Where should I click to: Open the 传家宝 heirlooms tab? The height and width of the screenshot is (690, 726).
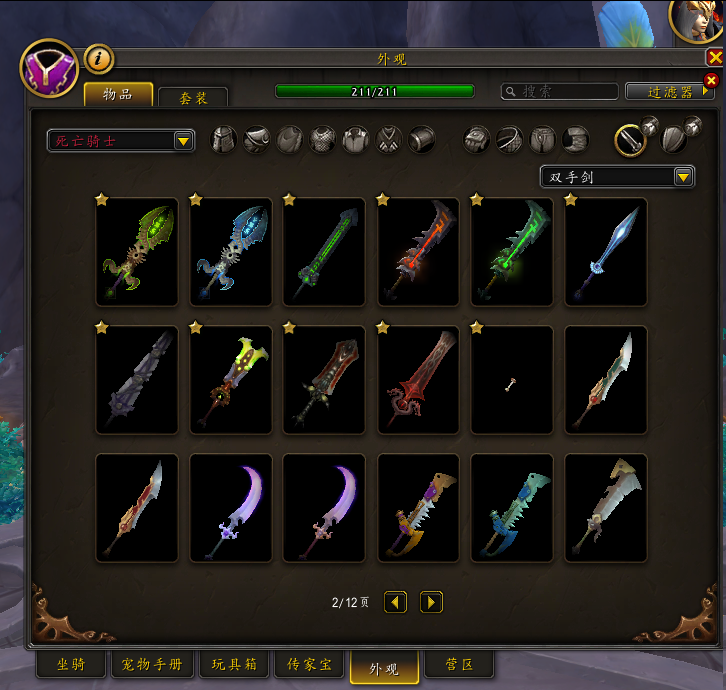pyautogui.click(x=309, y=664)
